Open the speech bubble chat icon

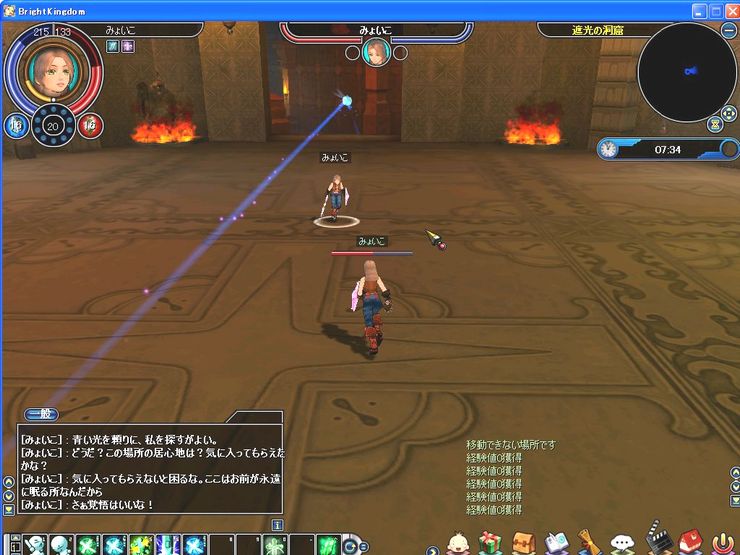pyautogui.click(x=622, y=543)
